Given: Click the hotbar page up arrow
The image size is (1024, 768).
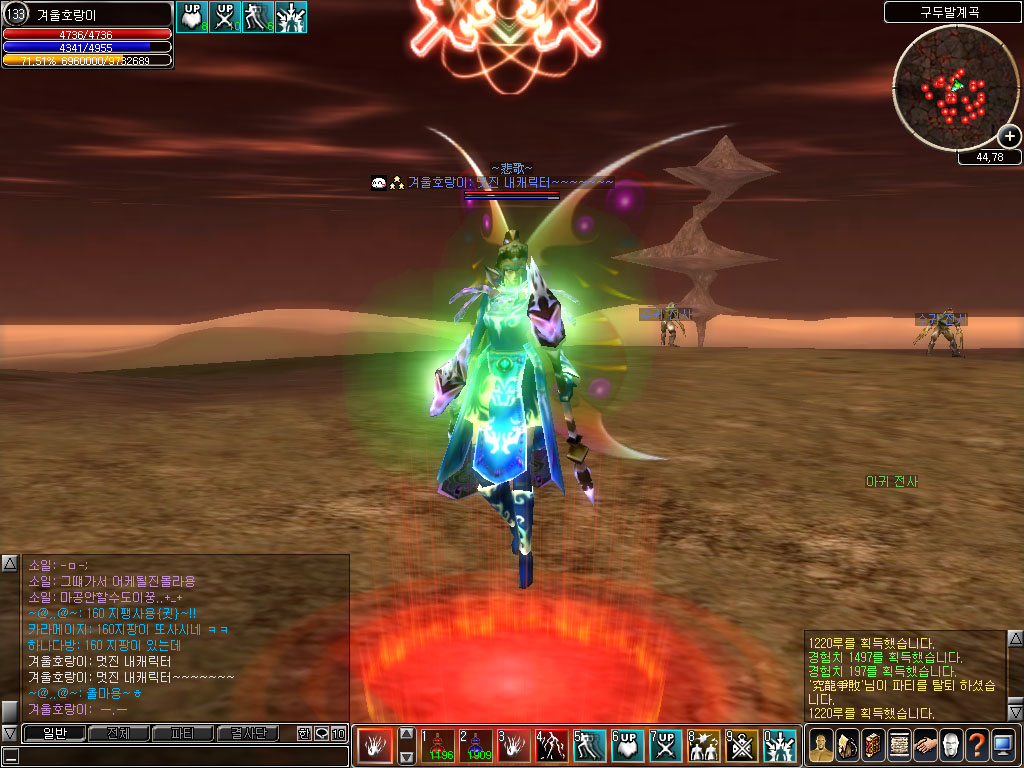Looking at the screenshot, I should pyautogui.click(x=406, y=734).
